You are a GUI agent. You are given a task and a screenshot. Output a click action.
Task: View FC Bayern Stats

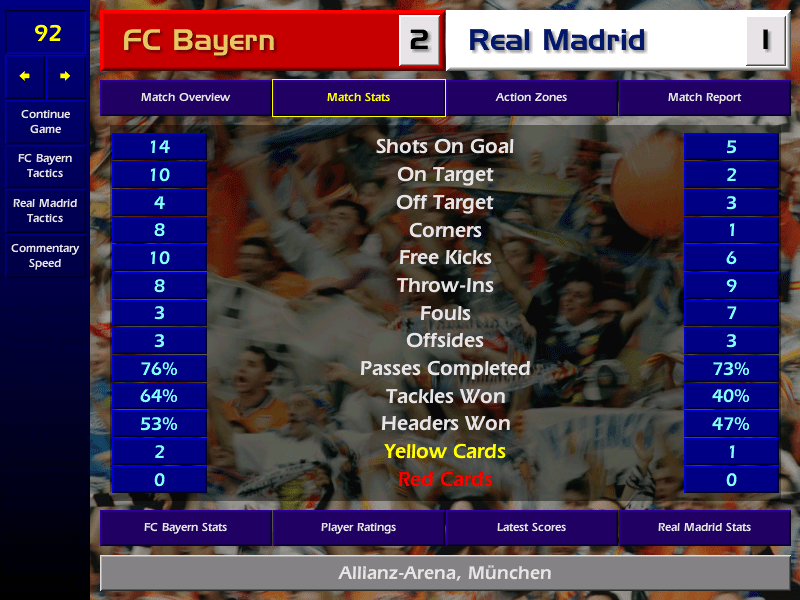click(x=185, y=527)
